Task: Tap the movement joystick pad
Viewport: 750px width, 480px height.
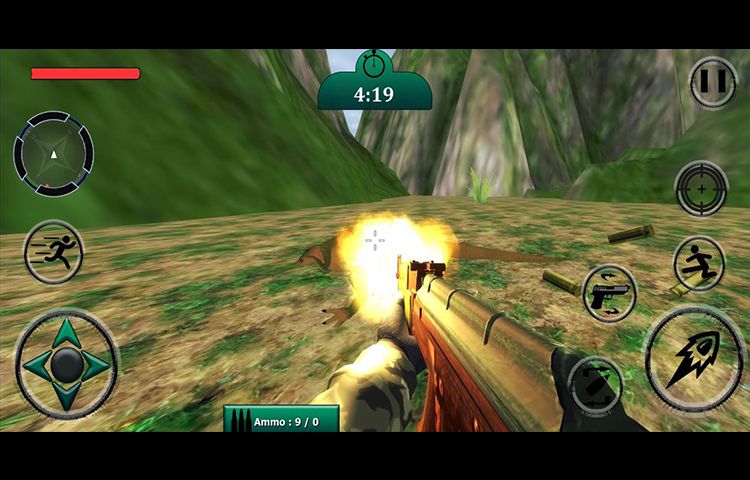Action: coord(67,363)
